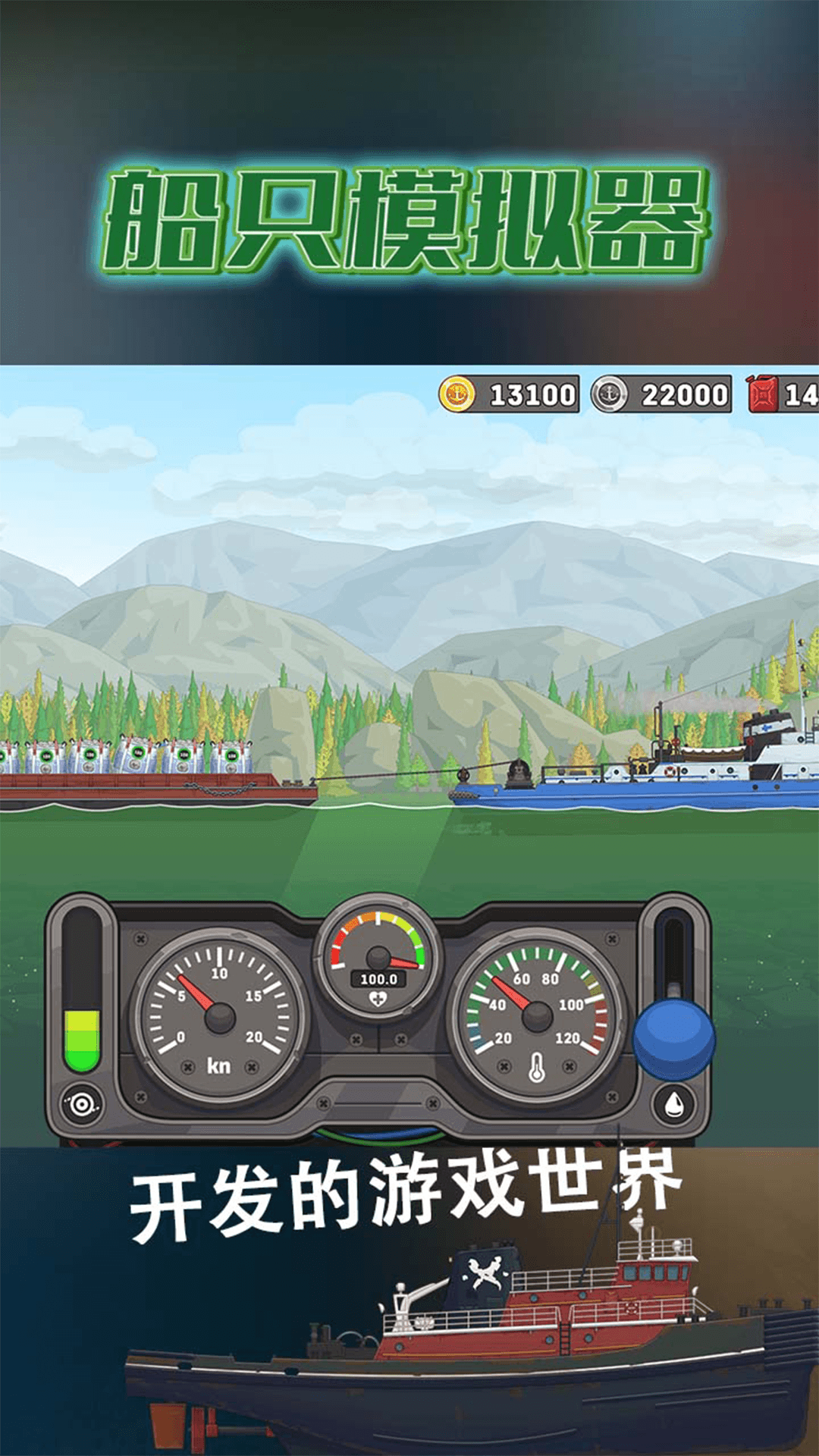Grab the blue throttle lever knob
The height and width of the screenshot is (1456, 819).
pos(673,1039)
